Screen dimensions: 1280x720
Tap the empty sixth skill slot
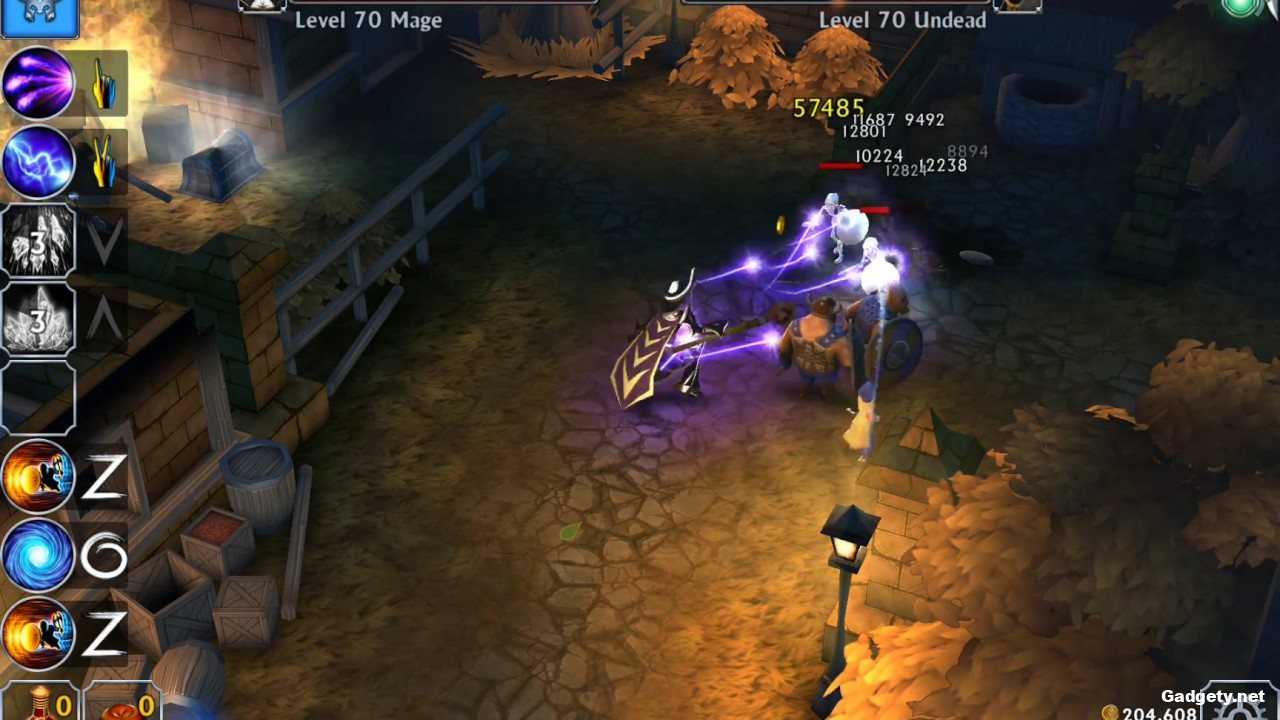pos(38,398)
